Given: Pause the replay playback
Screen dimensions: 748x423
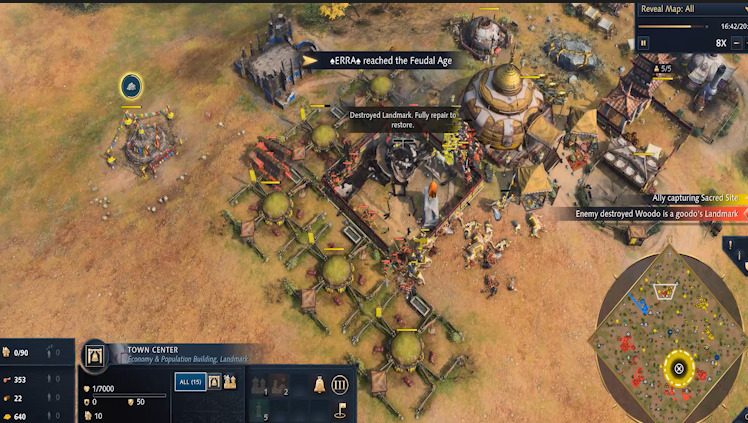Looking at the screenshot, I should click(x=645, y=43).
